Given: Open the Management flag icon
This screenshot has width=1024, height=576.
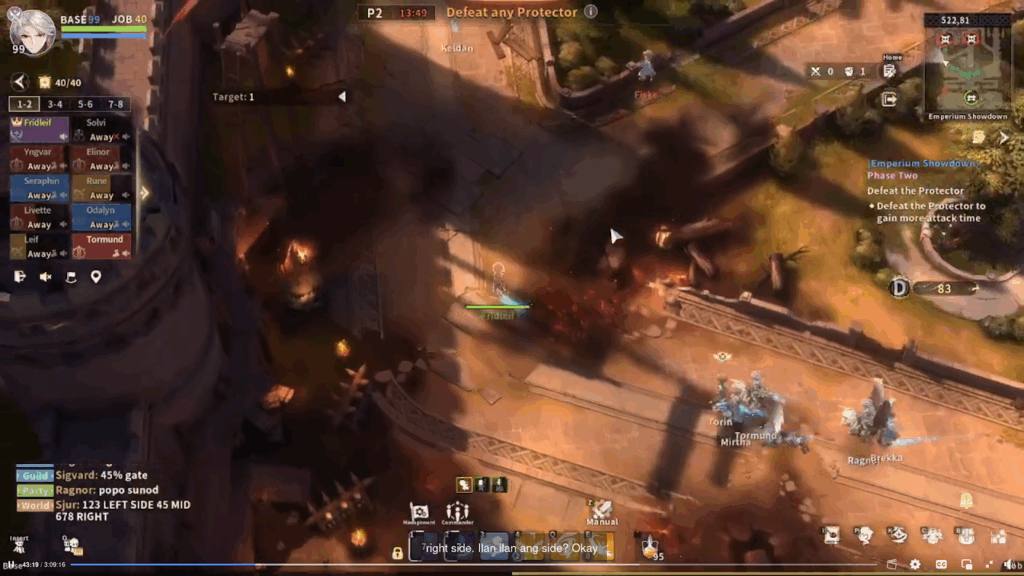Looking at the screenshot, I should [x=419, y=511].
